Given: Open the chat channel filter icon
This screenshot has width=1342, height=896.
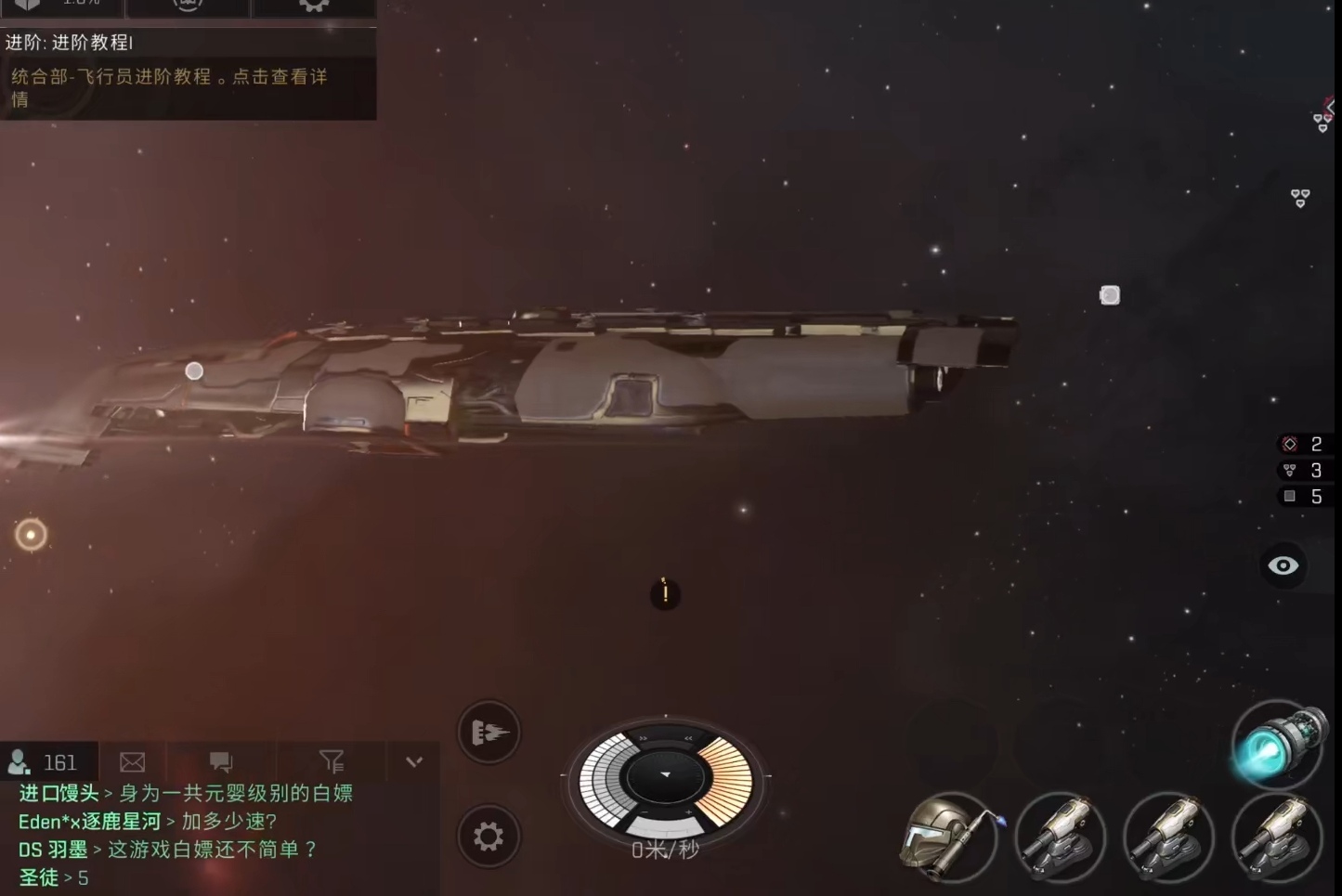Looking at the screenshot, I should click(332, 762).
